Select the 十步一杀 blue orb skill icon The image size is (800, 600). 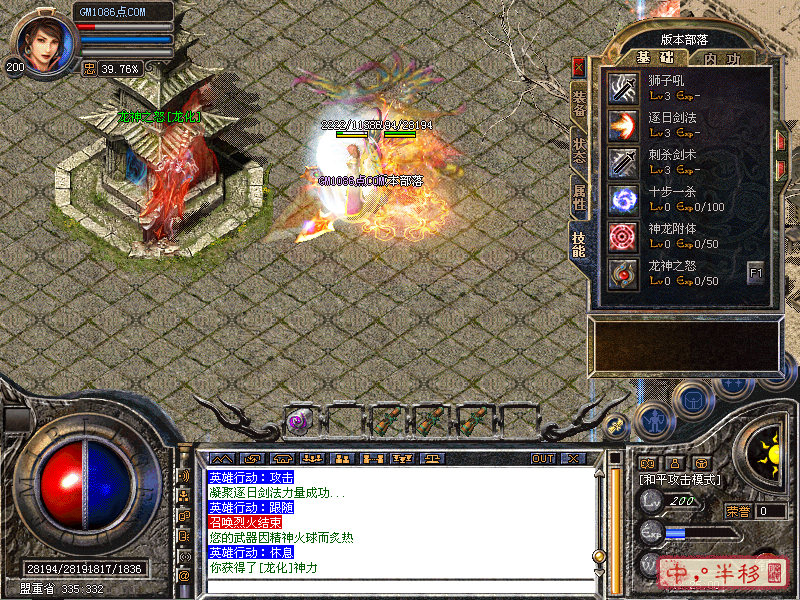[624, 199]
